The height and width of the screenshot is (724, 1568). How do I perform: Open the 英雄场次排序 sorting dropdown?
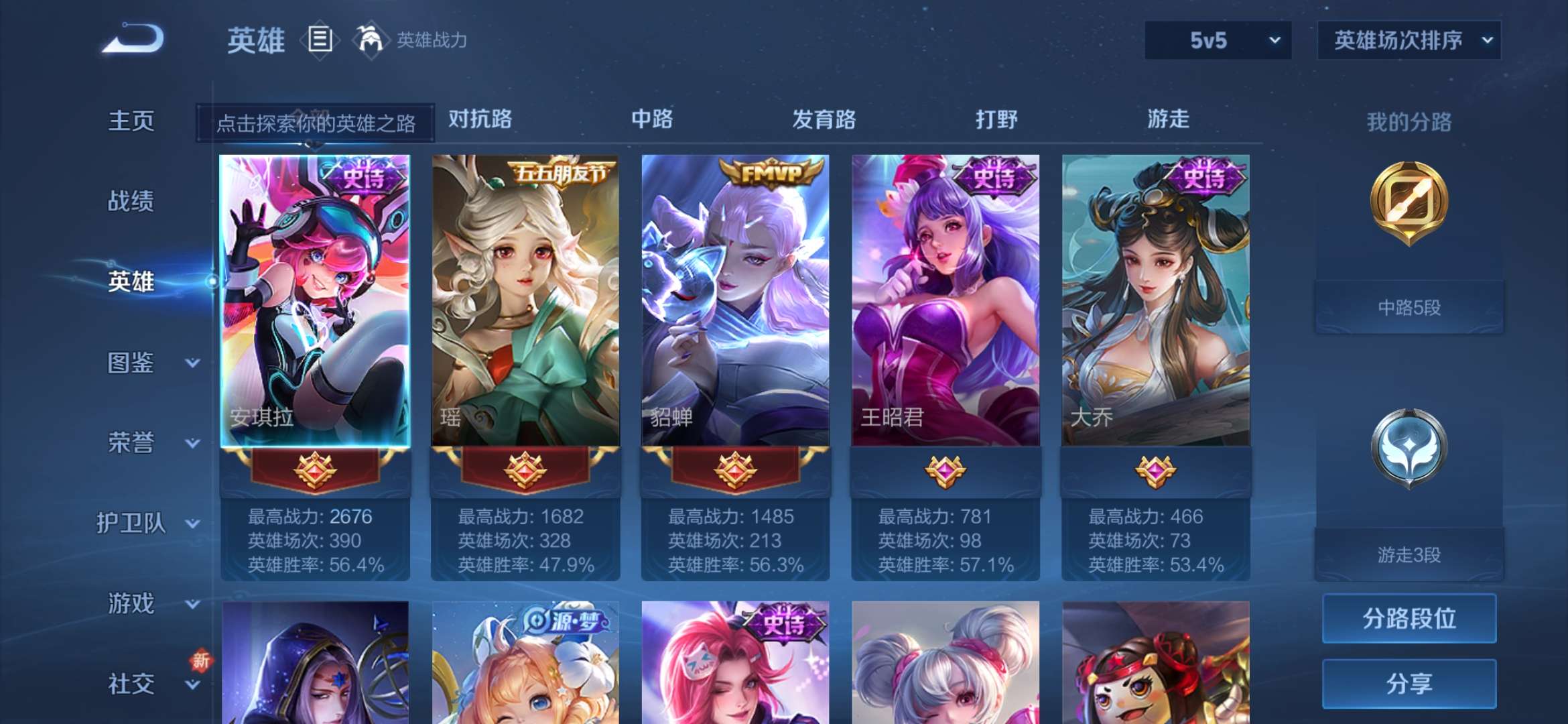[1407, 40]
